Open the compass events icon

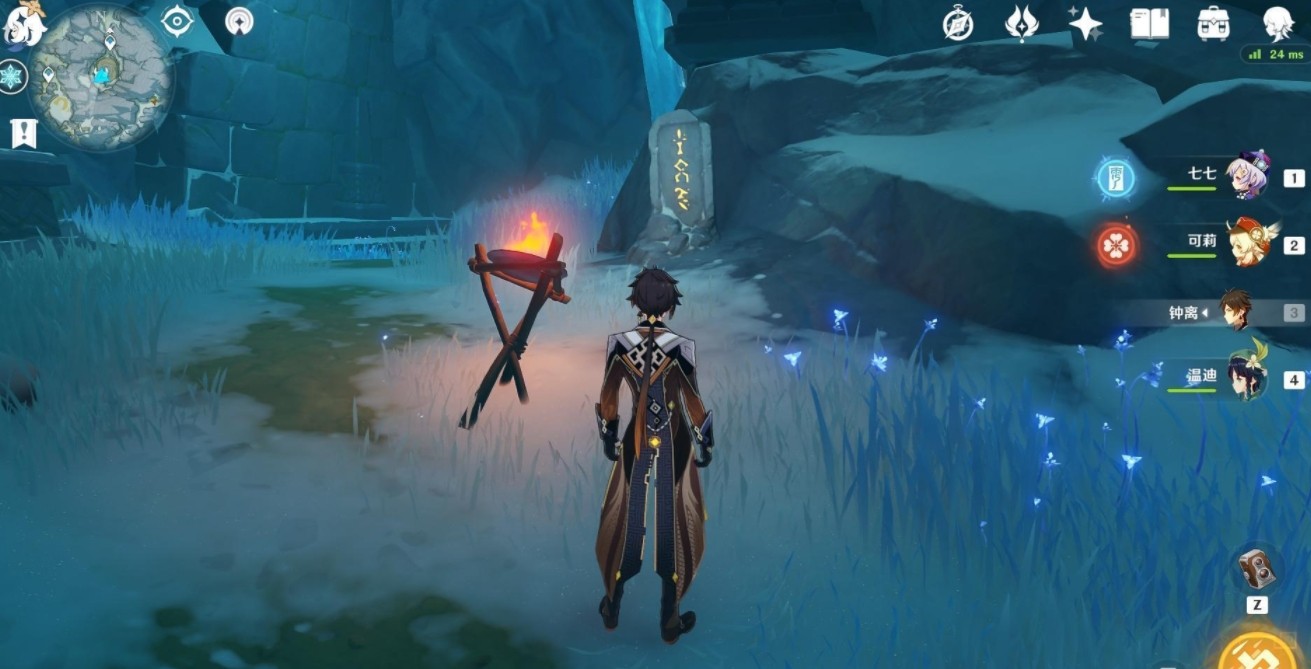pyautogui.click(x=958, y=23)
